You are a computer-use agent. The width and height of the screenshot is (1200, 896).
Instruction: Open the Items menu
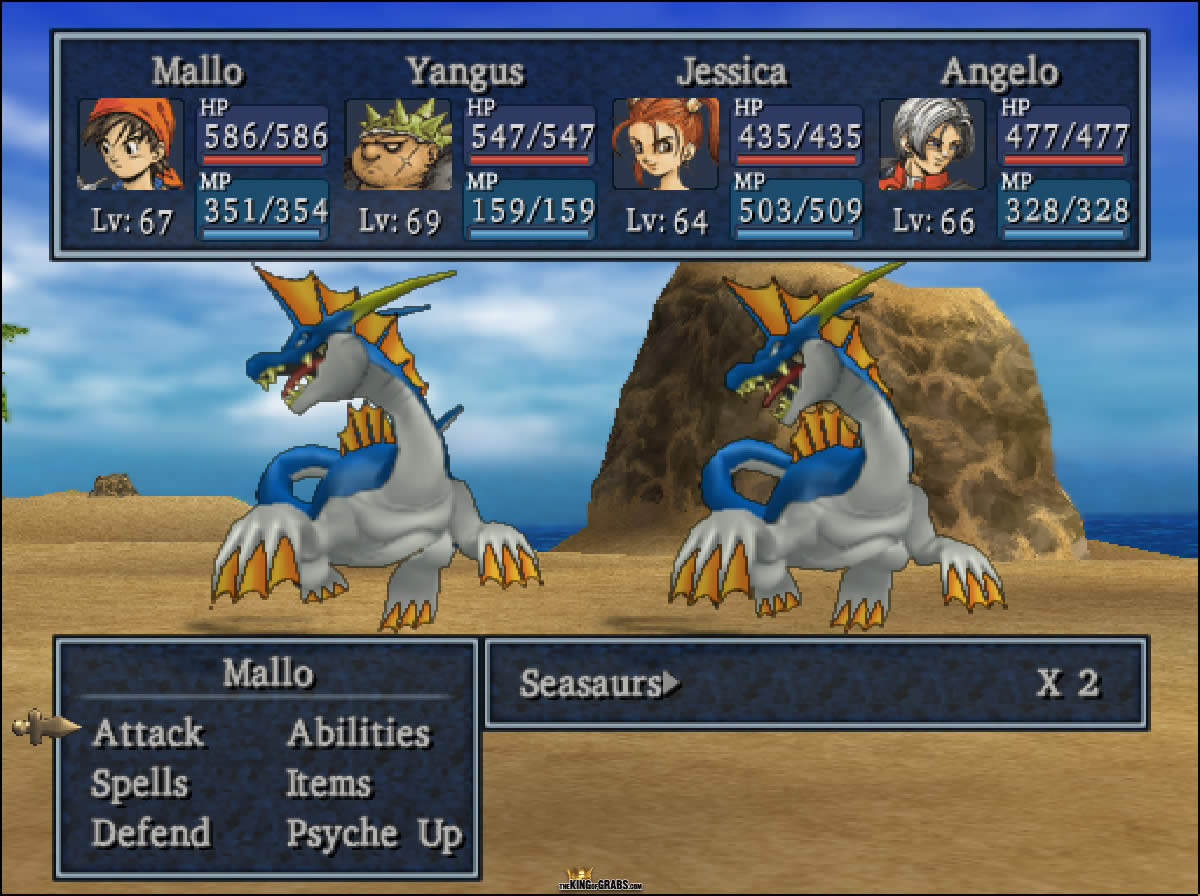(328, 784)
